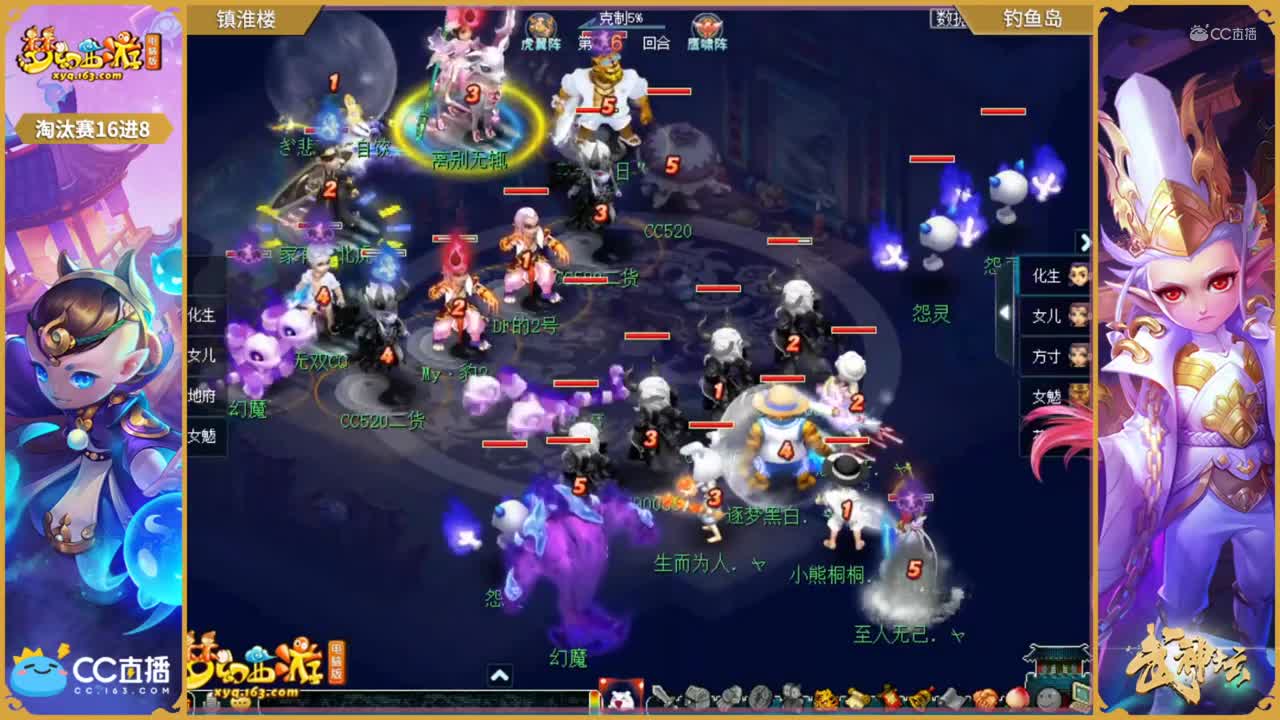The height and width of the screenshot is (720, 1280).
Task: Toggle the 数据 data overlay at top right
Action: (x=947, y=17)
